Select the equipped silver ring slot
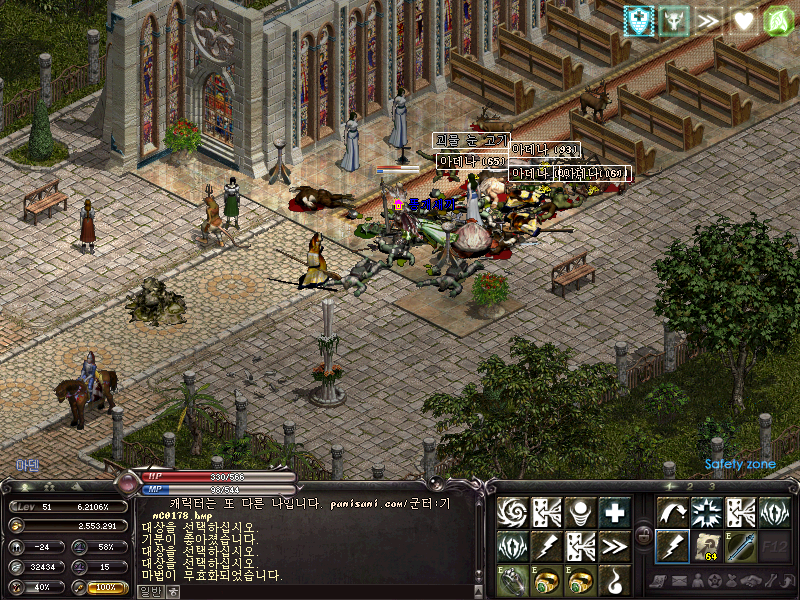800x600 pixels. tap(513, 580)
